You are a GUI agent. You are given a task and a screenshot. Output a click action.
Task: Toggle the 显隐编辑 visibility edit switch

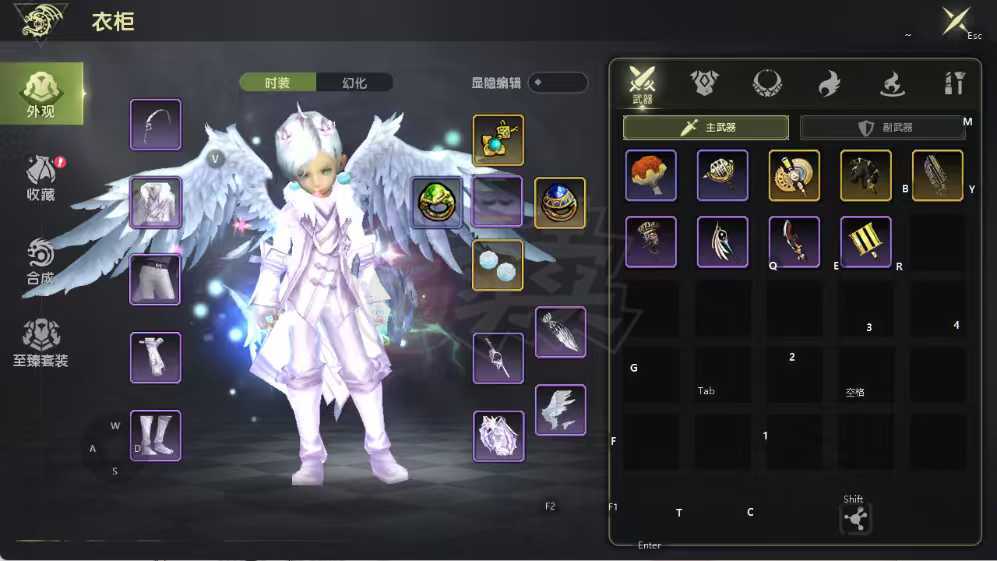click(557, 83)
